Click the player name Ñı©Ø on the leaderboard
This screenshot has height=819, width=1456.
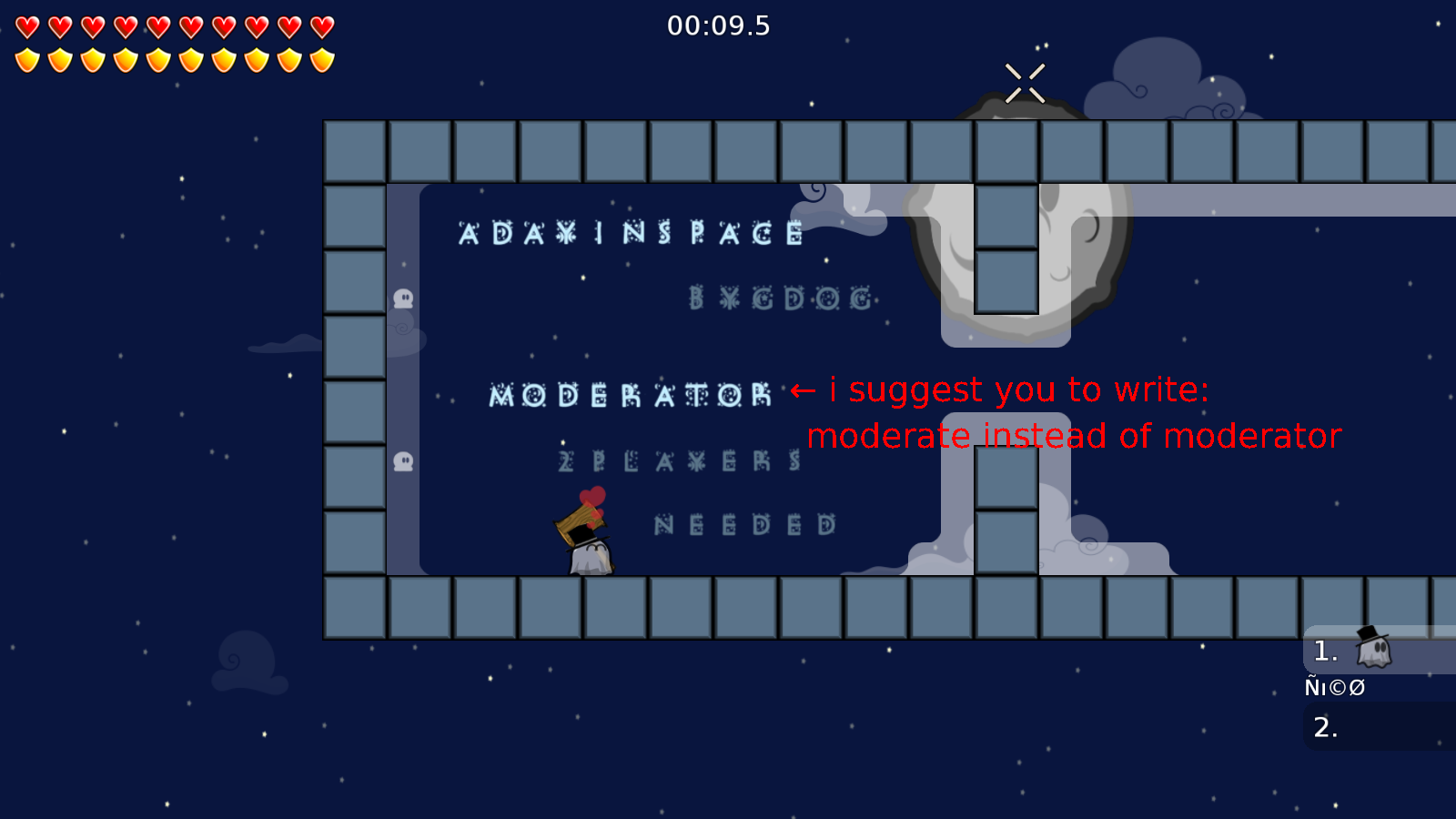pyautogui.click(x=1334, y=688)
